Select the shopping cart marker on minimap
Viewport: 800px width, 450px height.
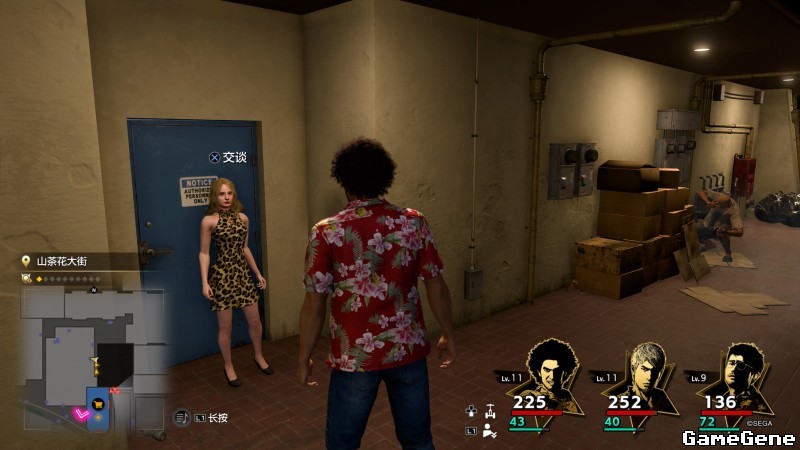click(x=99, y=404)
